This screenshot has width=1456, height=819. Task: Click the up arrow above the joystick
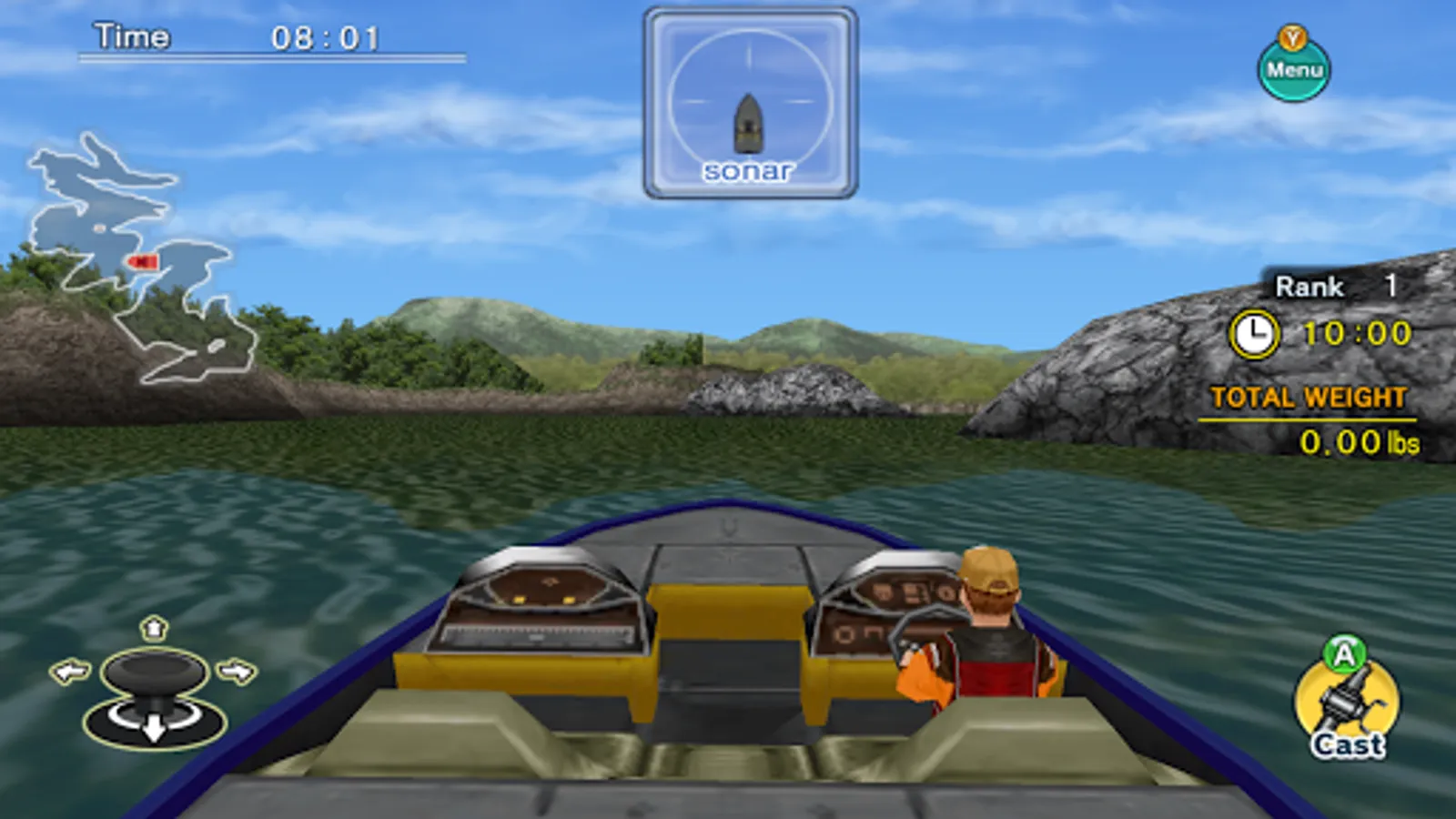tap(152, 631)
